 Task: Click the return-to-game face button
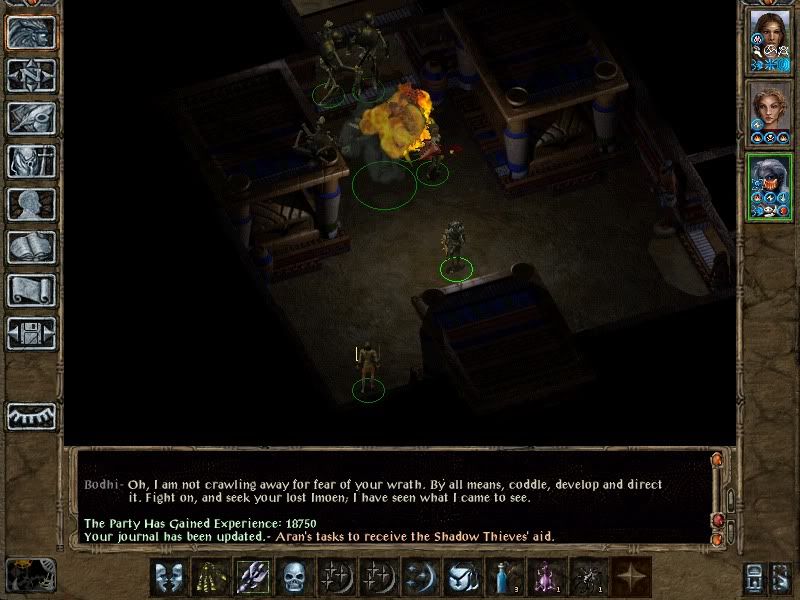[31, 32]
